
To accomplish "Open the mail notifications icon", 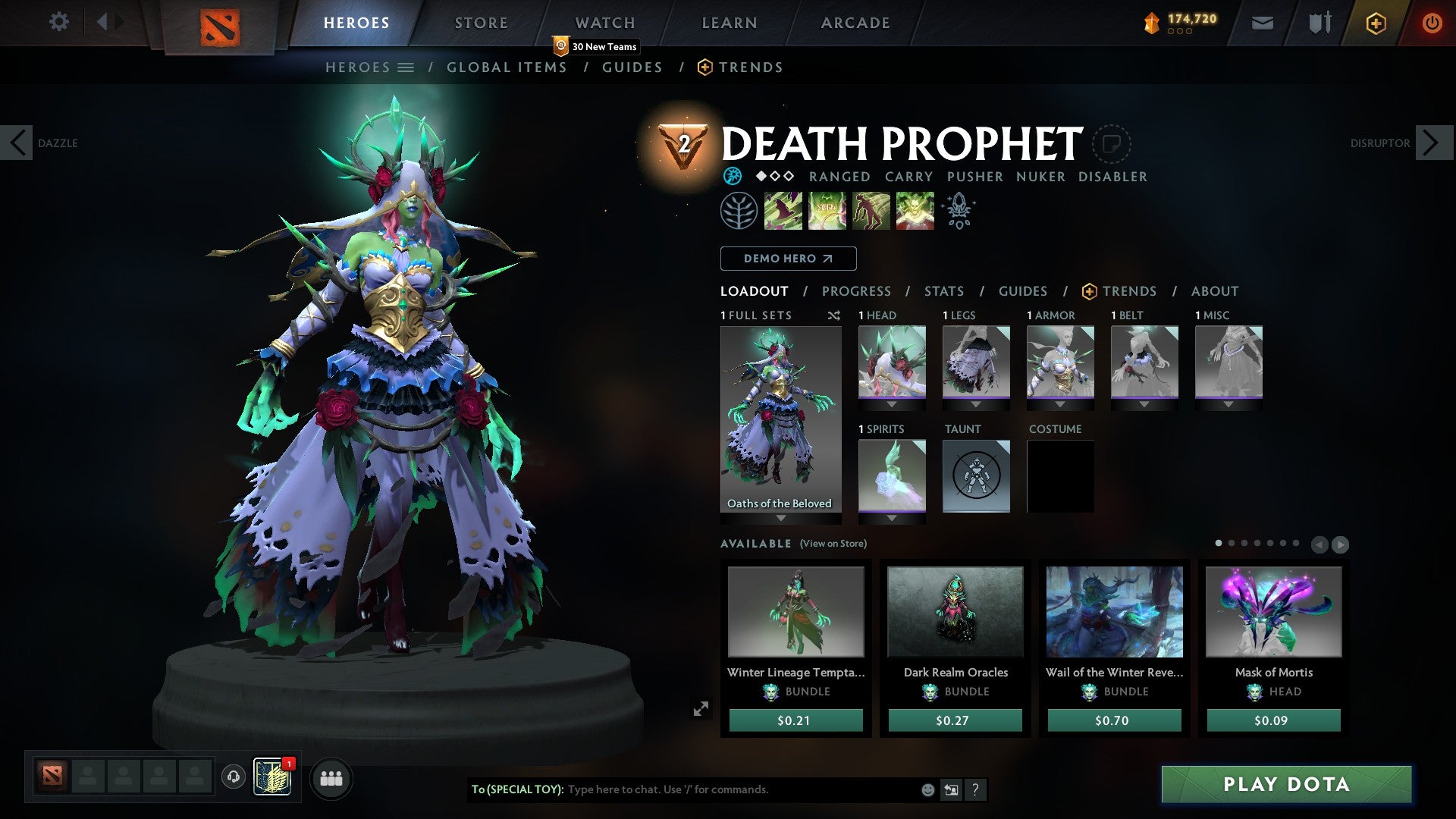I will tap(1262, 23).
